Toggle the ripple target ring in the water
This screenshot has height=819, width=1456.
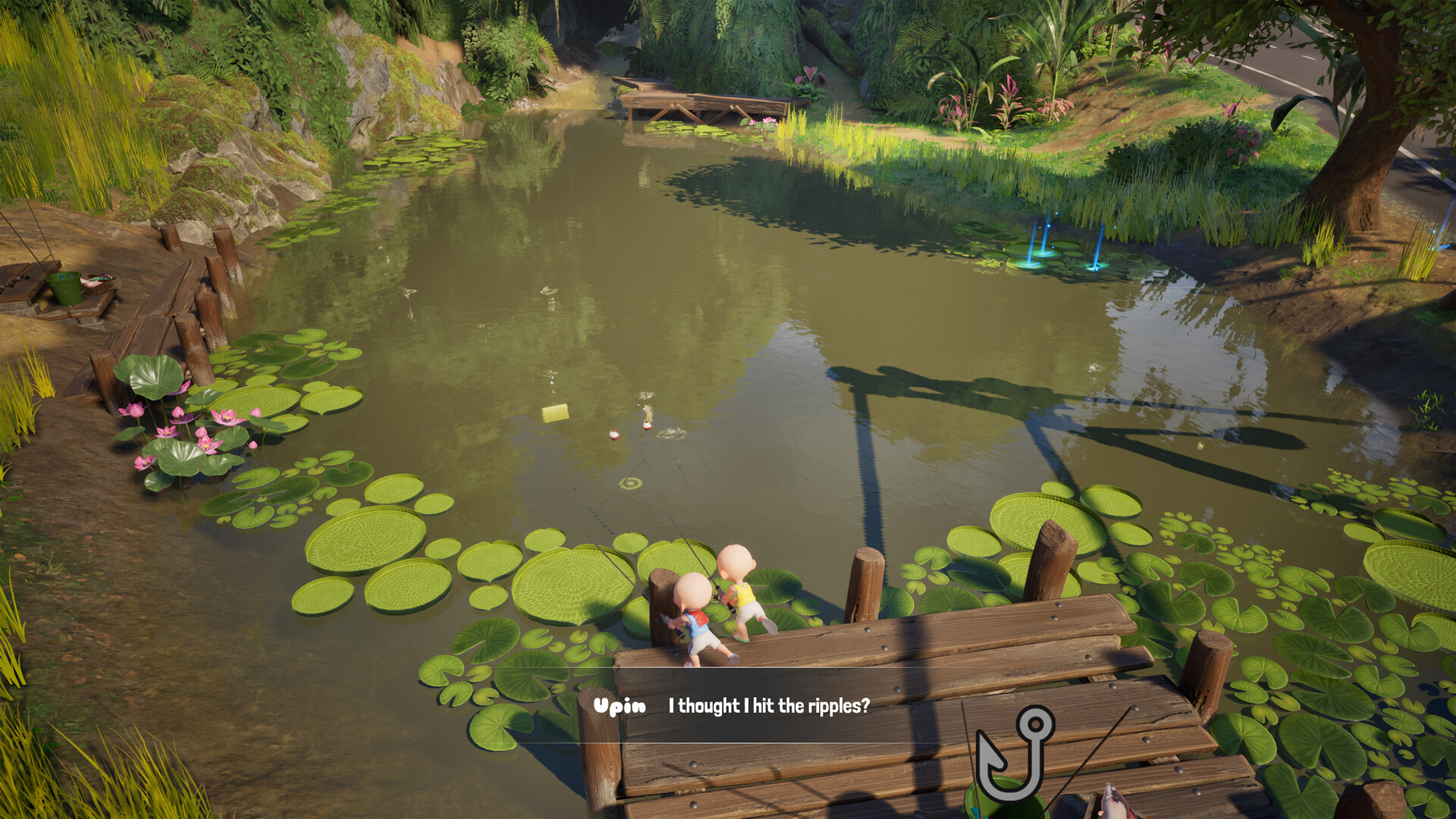coord(629,484)
